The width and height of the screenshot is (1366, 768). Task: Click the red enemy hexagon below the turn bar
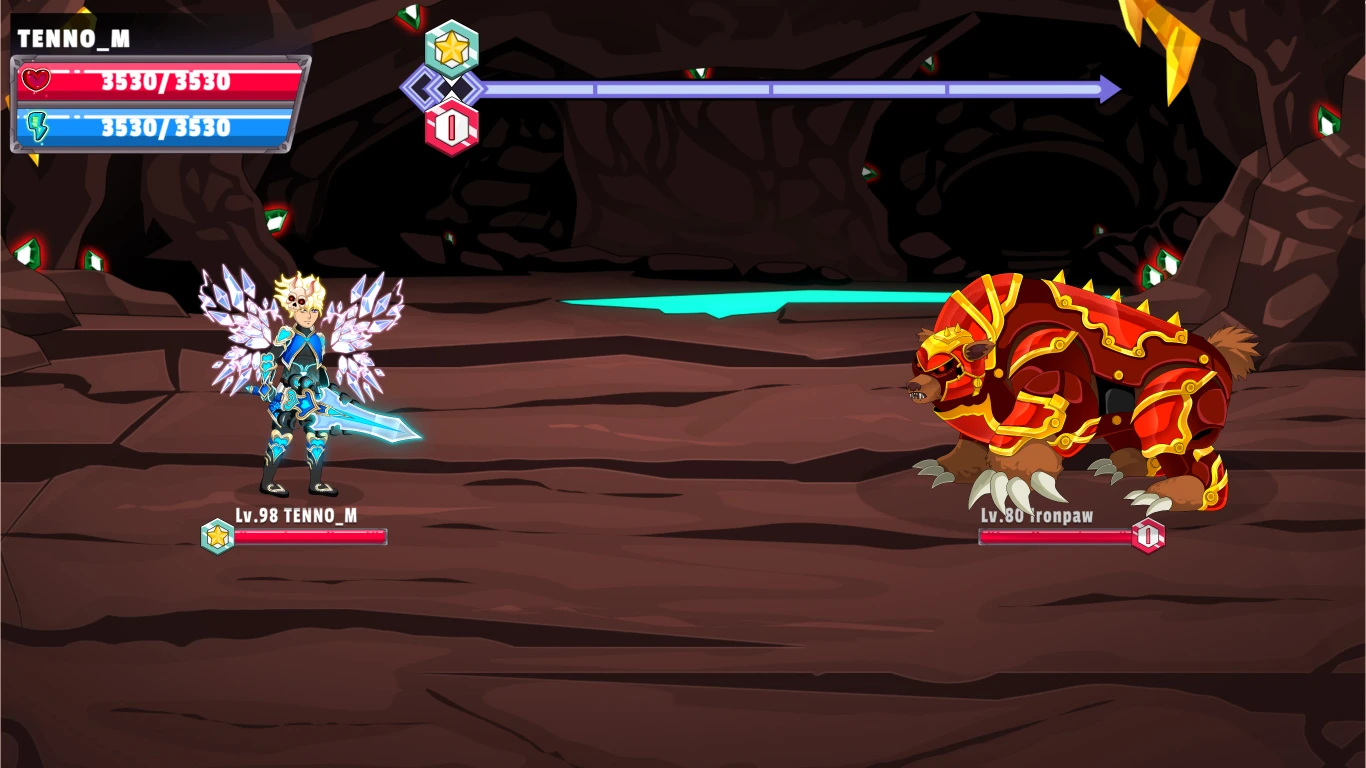[x=452, y=127]
